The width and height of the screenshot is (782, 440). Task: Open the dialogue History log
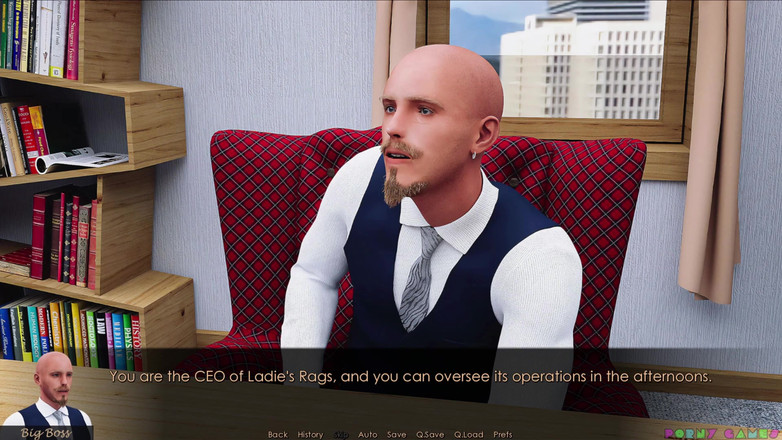point(310,434)
